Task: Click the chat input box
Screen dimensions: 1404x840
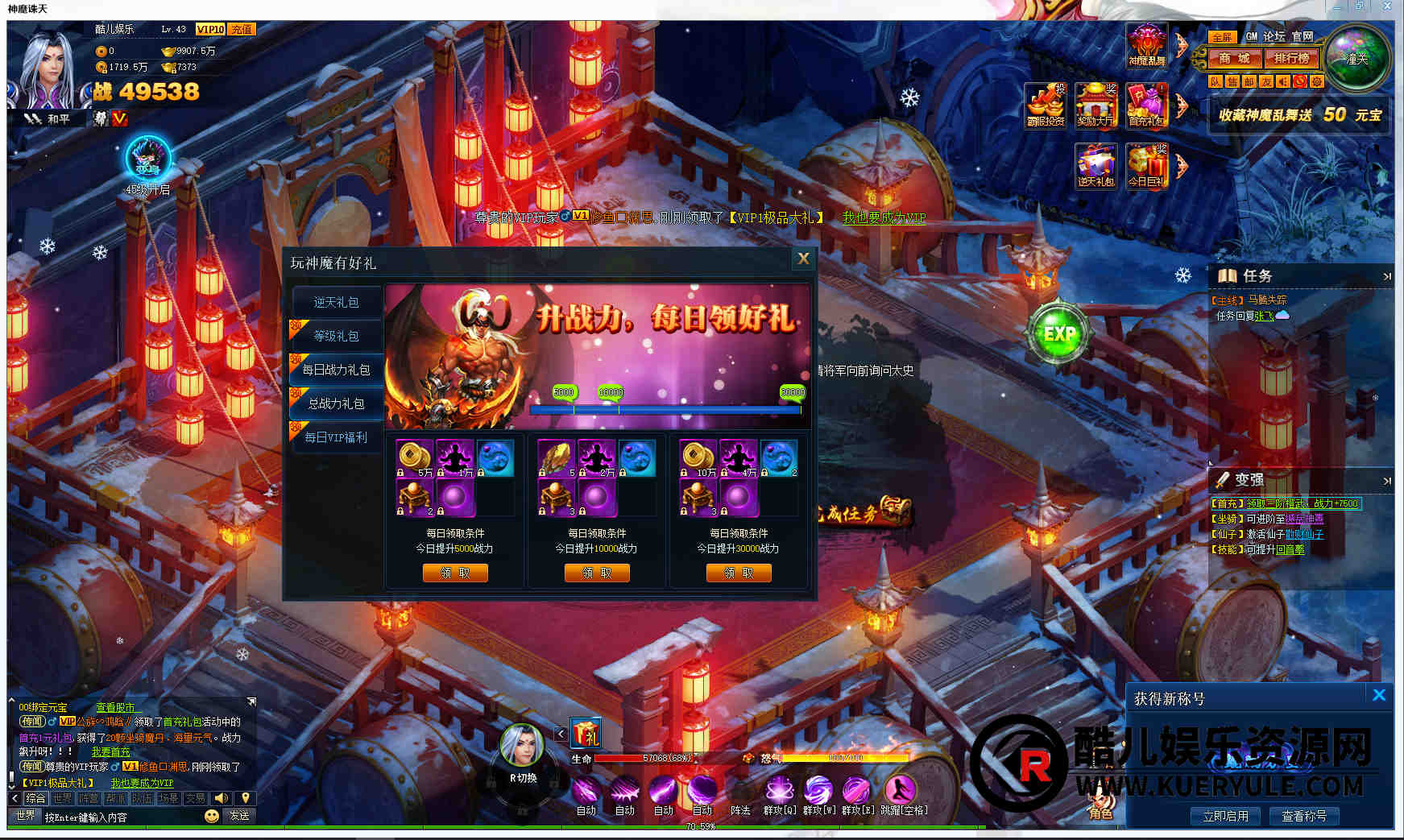Action: pyautogui.click(x=121, y=817)
